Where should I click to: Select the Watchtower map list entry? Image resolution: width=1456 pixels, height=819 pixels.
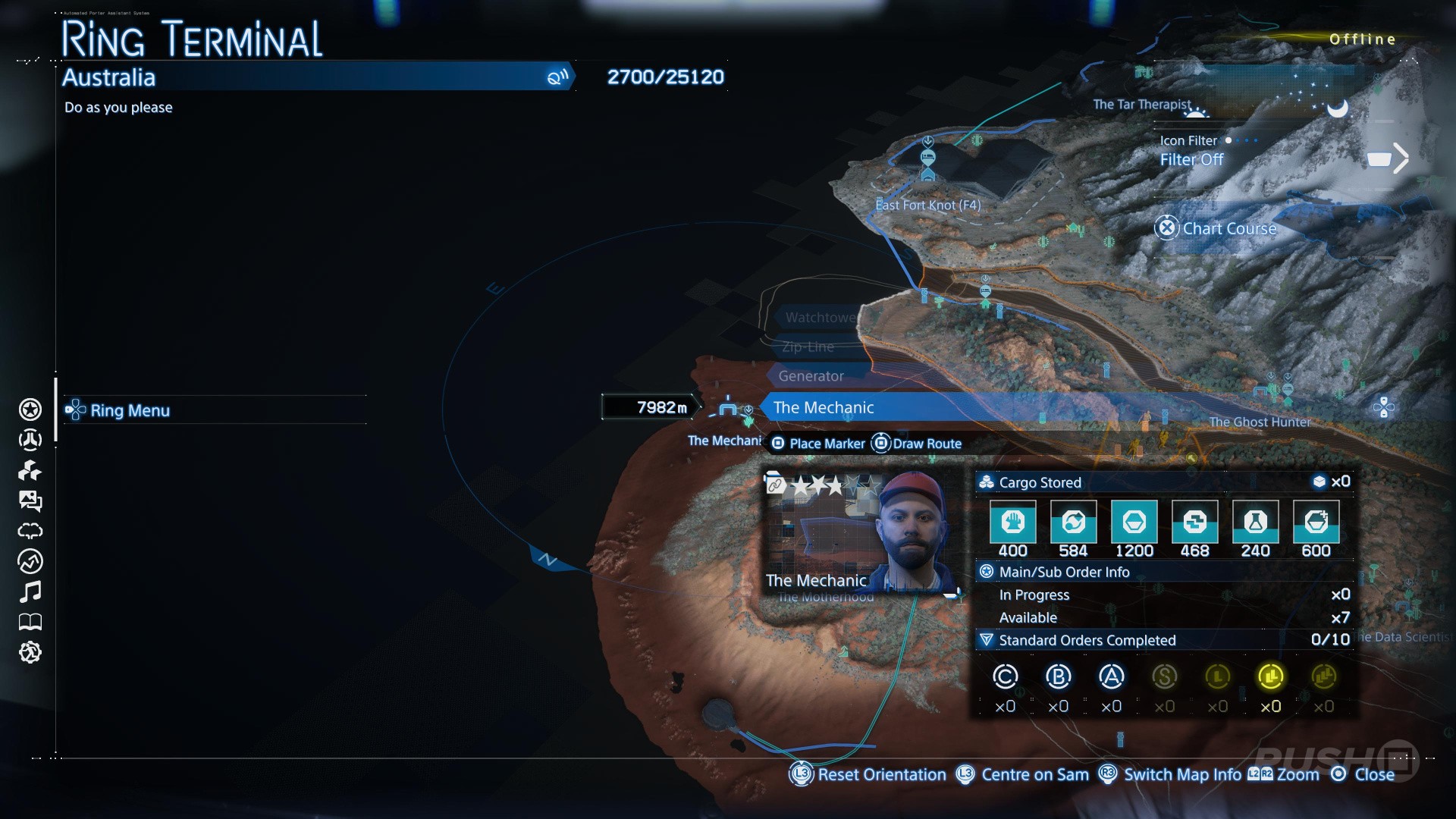pos(821,318)
